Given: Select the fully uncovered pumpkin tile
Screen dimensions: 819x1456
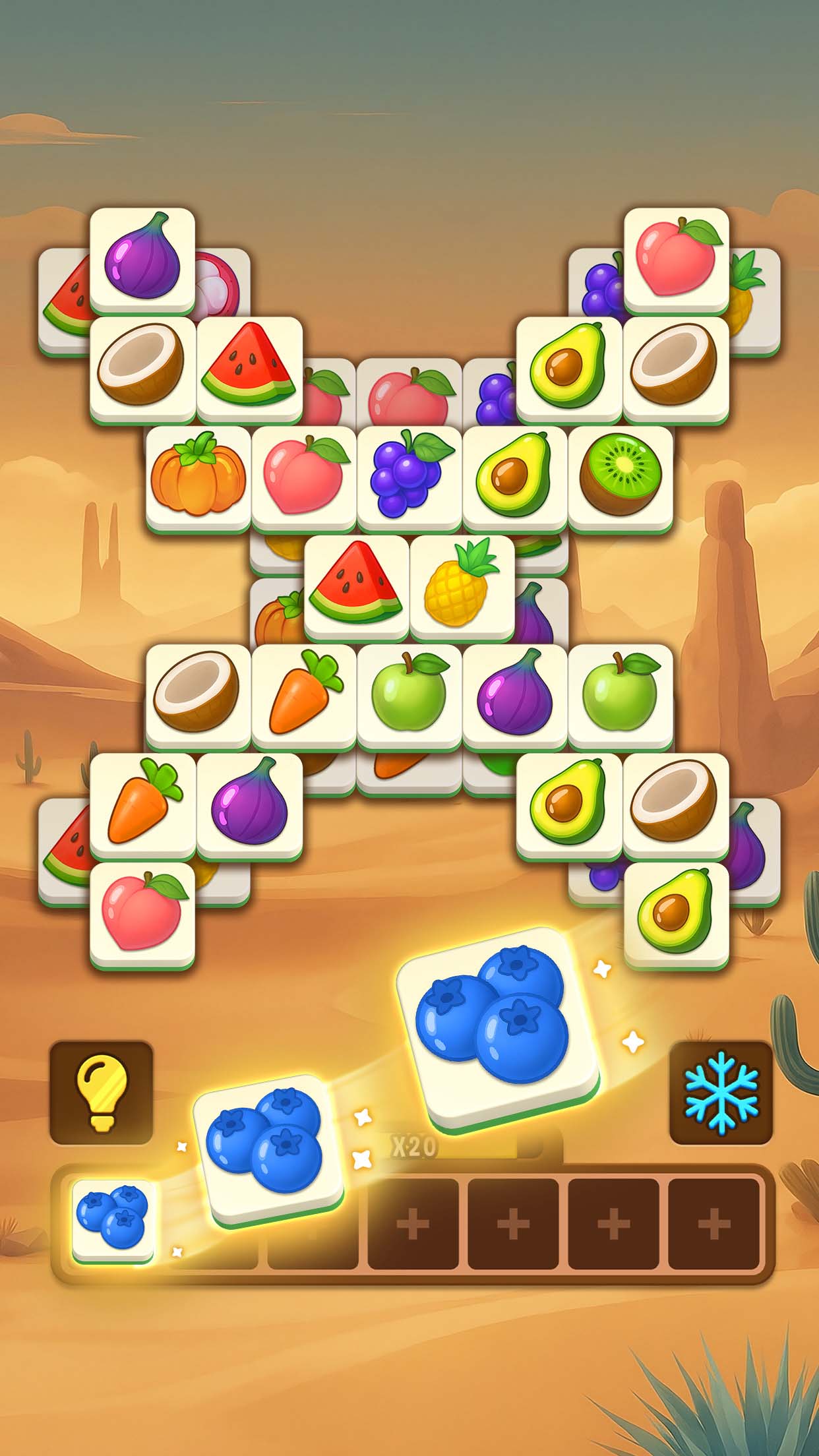Looking at the screenshot, I should click(x=198, y=476).
